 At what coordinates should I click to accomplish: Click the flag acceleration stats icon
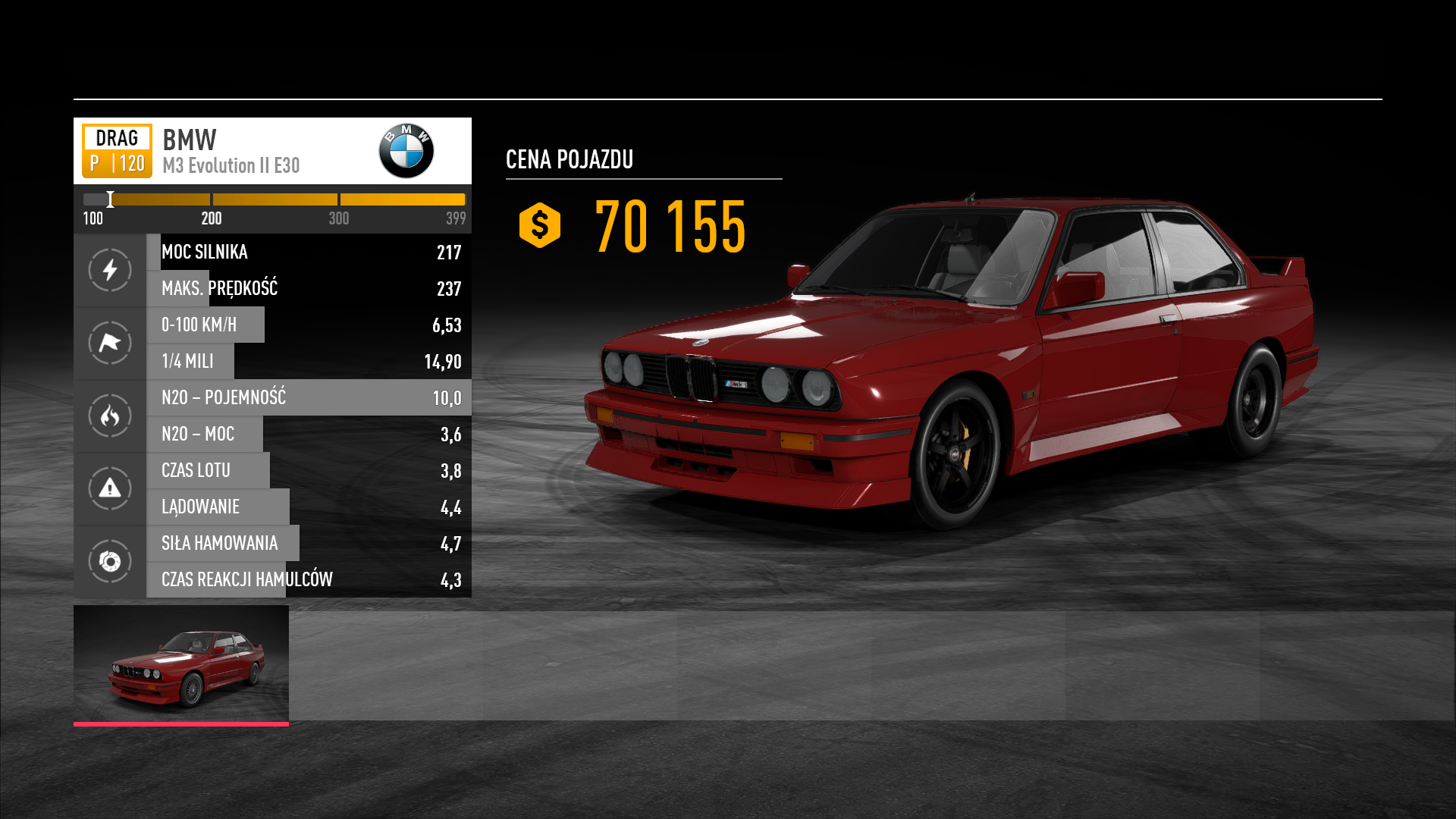110,343
